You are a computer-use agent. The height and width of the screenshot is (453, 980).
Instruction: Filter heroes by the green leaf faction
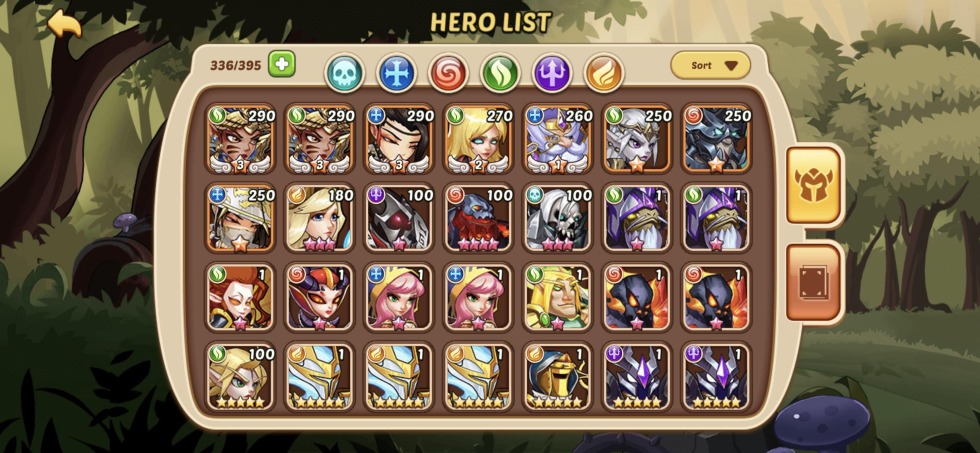pyautogui.click(x=500, y=72)
